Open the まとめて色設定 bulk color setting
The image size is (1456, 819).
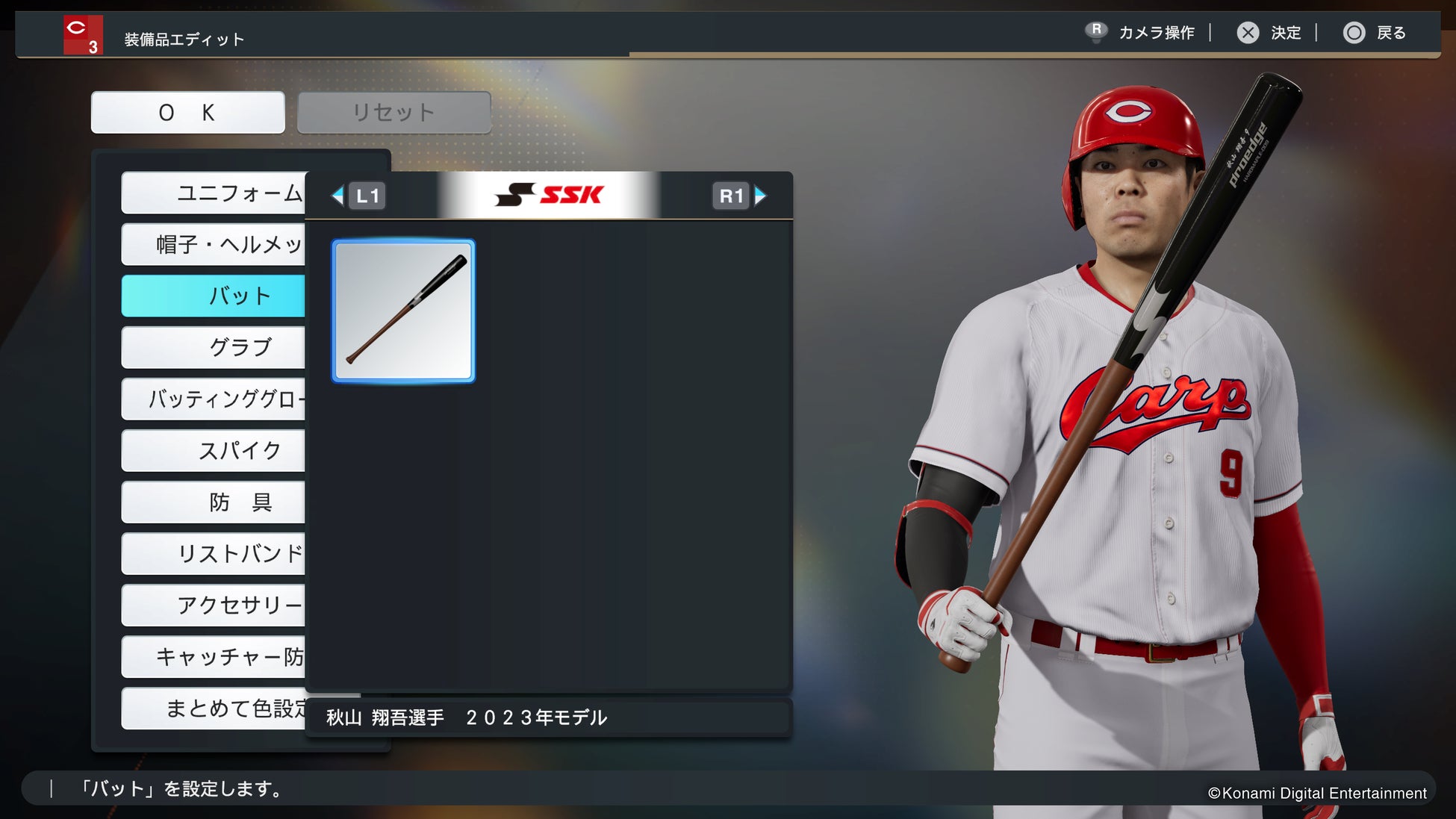pos(214,708)
